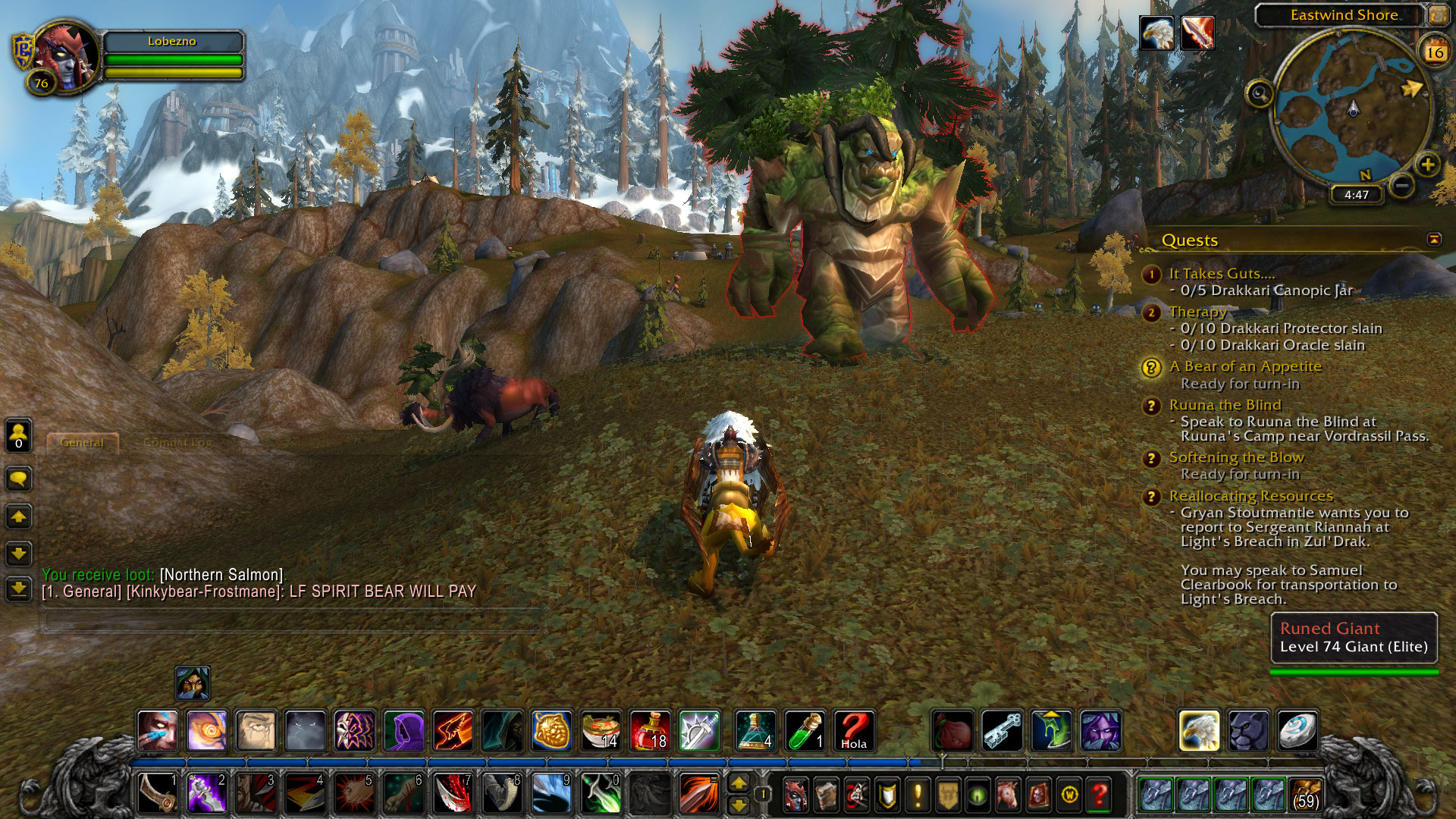This screenshot has width=1456, height=819.
Task: Zoom out the minimap
Action: click(x=1403, y=184)
